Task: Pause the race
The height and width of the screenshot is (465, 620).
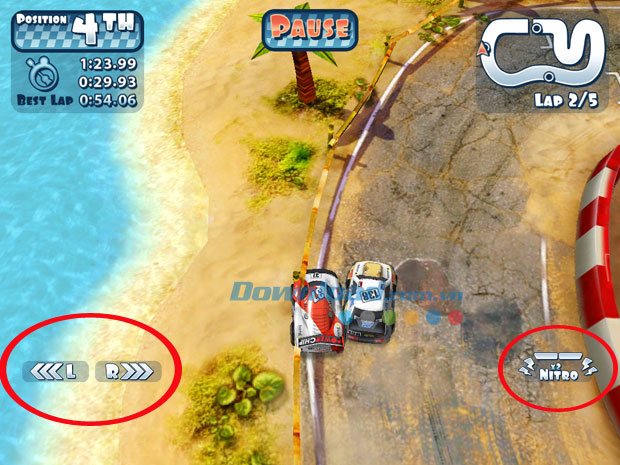Action: click(x=310, y=28)
